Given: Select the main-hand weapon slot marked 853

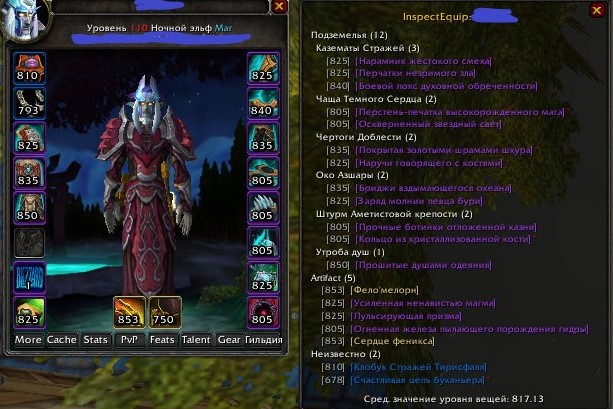Looking at the screenshot, I should pos(129,311).
